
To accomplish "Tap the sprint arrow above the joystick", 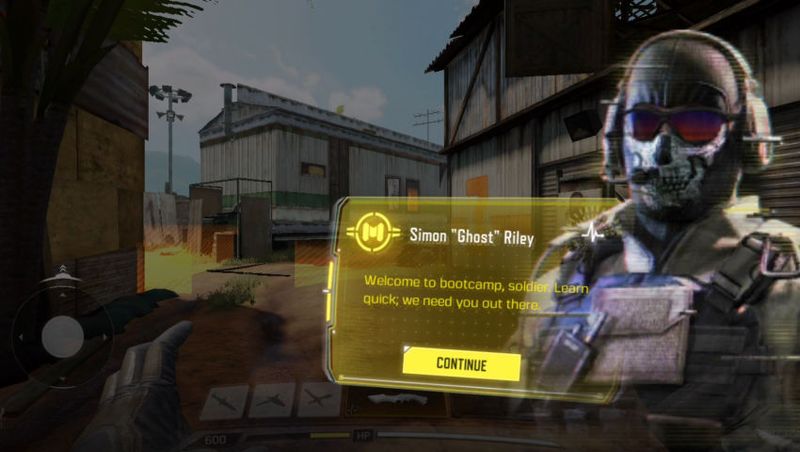I will pyautogui.click(x=62, y=272).
